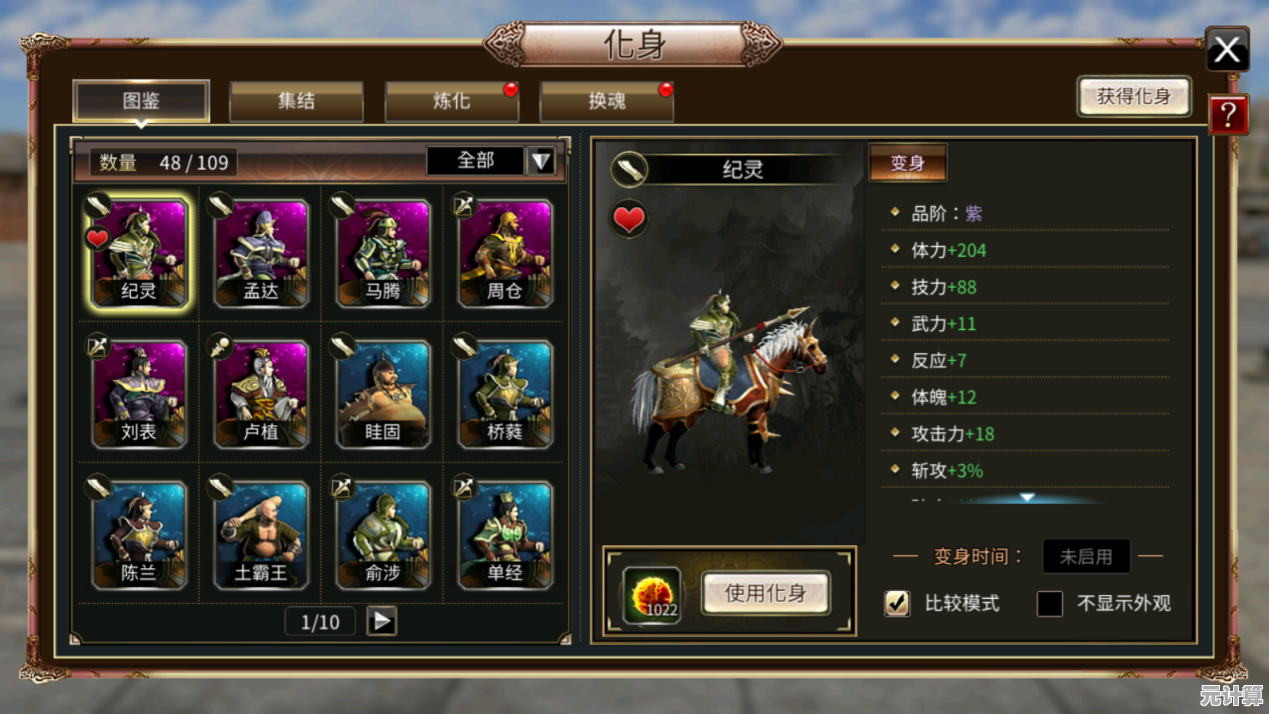Open the 炼化 tab
Viewport: 1269px width, 714px height.
pyautogui.click(x=451, y=101)
